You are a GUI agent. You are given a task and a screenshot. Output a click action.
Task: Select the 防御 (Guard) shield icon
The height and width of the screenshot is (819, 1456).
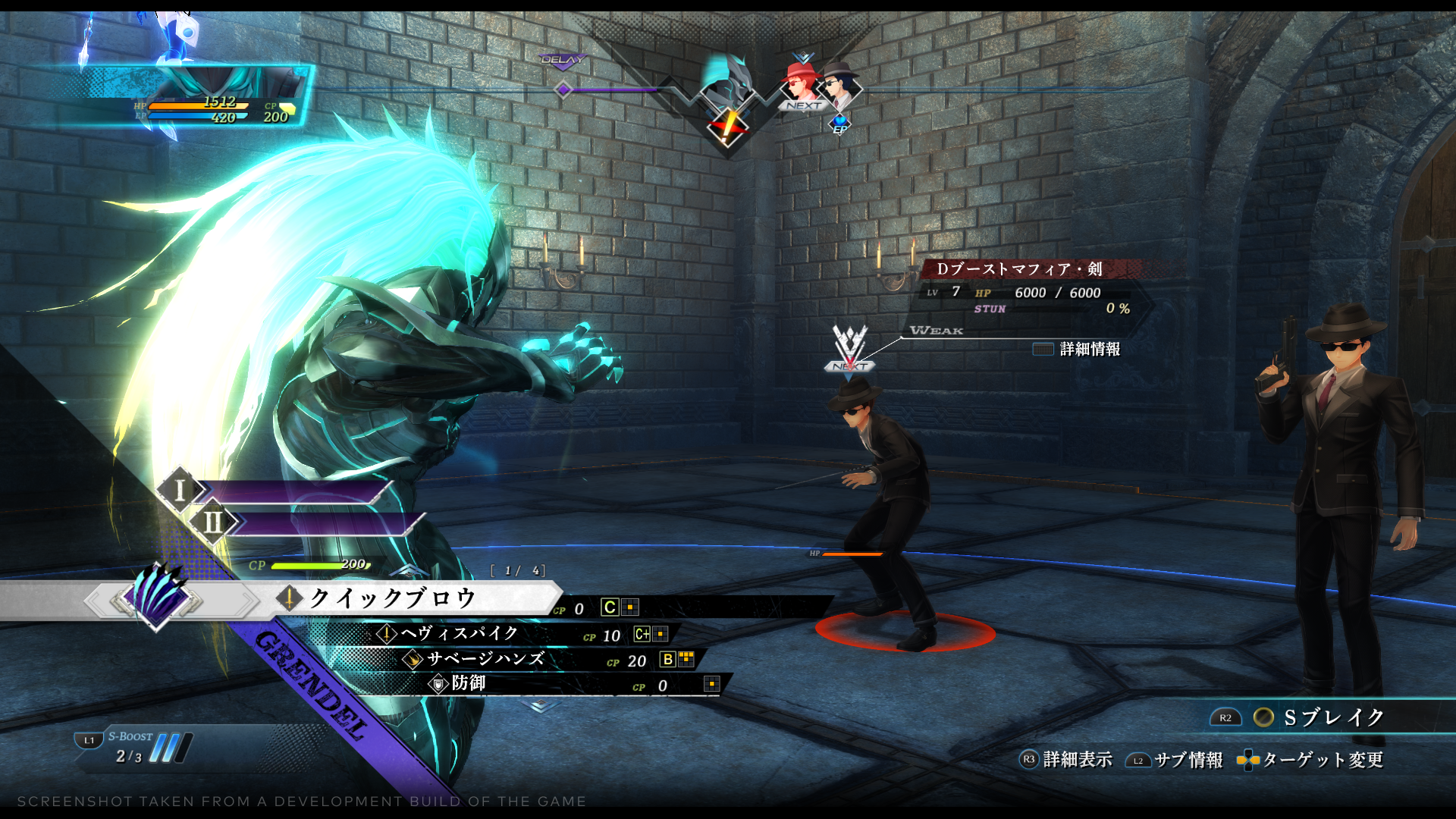438,685
